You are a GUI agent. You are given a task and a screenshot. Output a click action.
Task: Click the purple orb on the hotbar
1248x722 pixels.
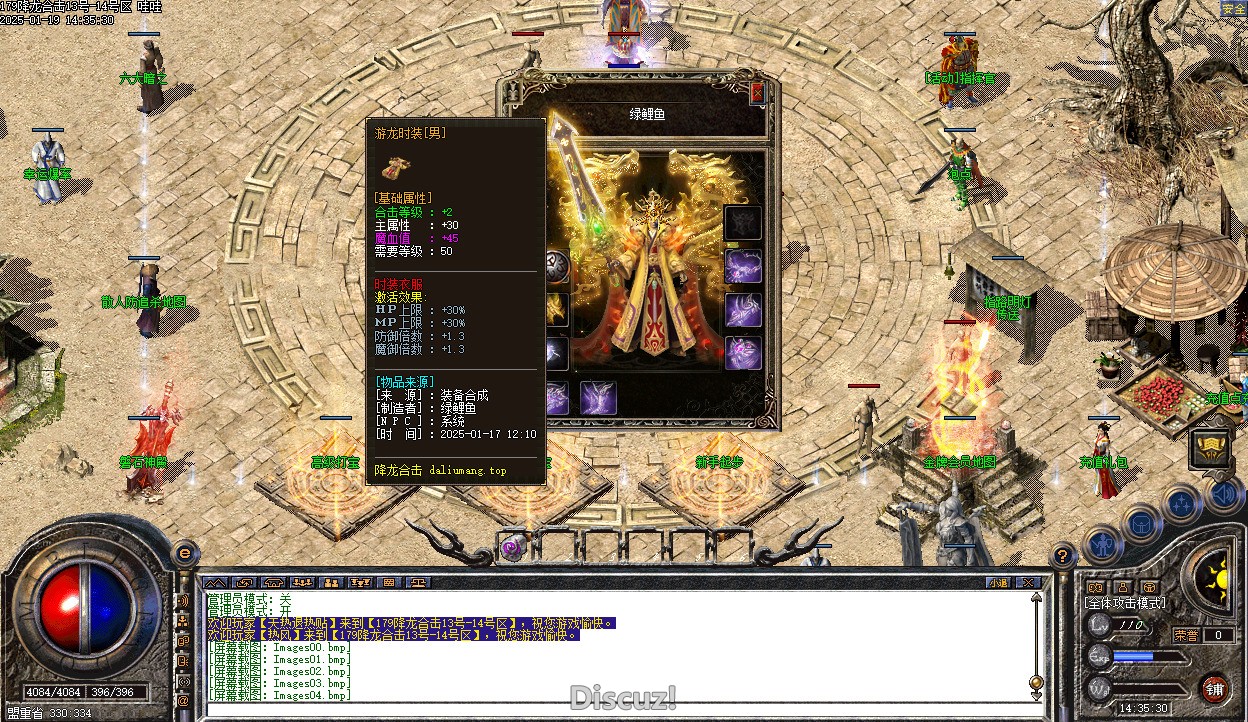pyautogui.click(x=514, y=547)
